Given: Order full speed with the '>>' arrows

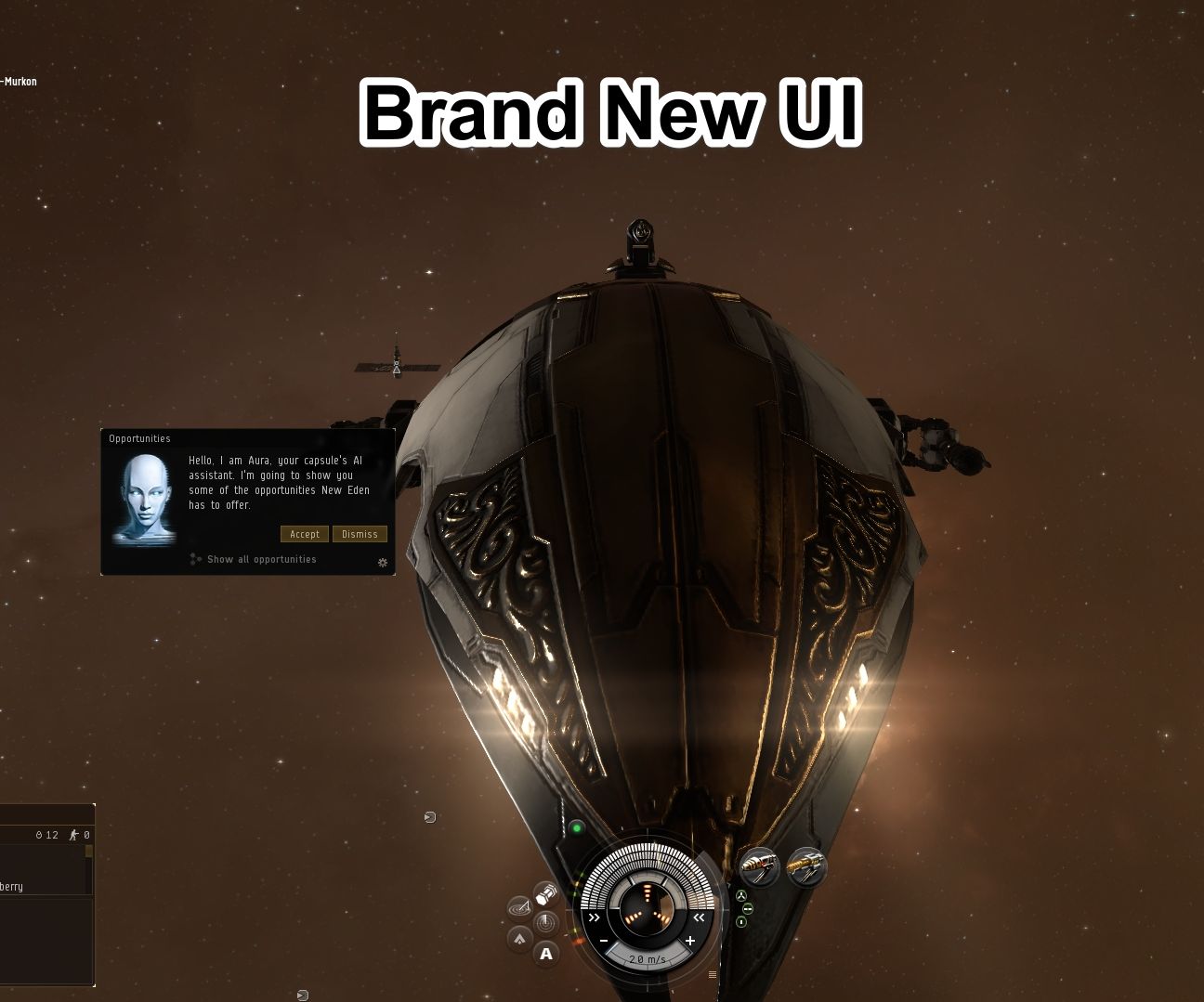Looking at the screenshot, I should [595, 917].
